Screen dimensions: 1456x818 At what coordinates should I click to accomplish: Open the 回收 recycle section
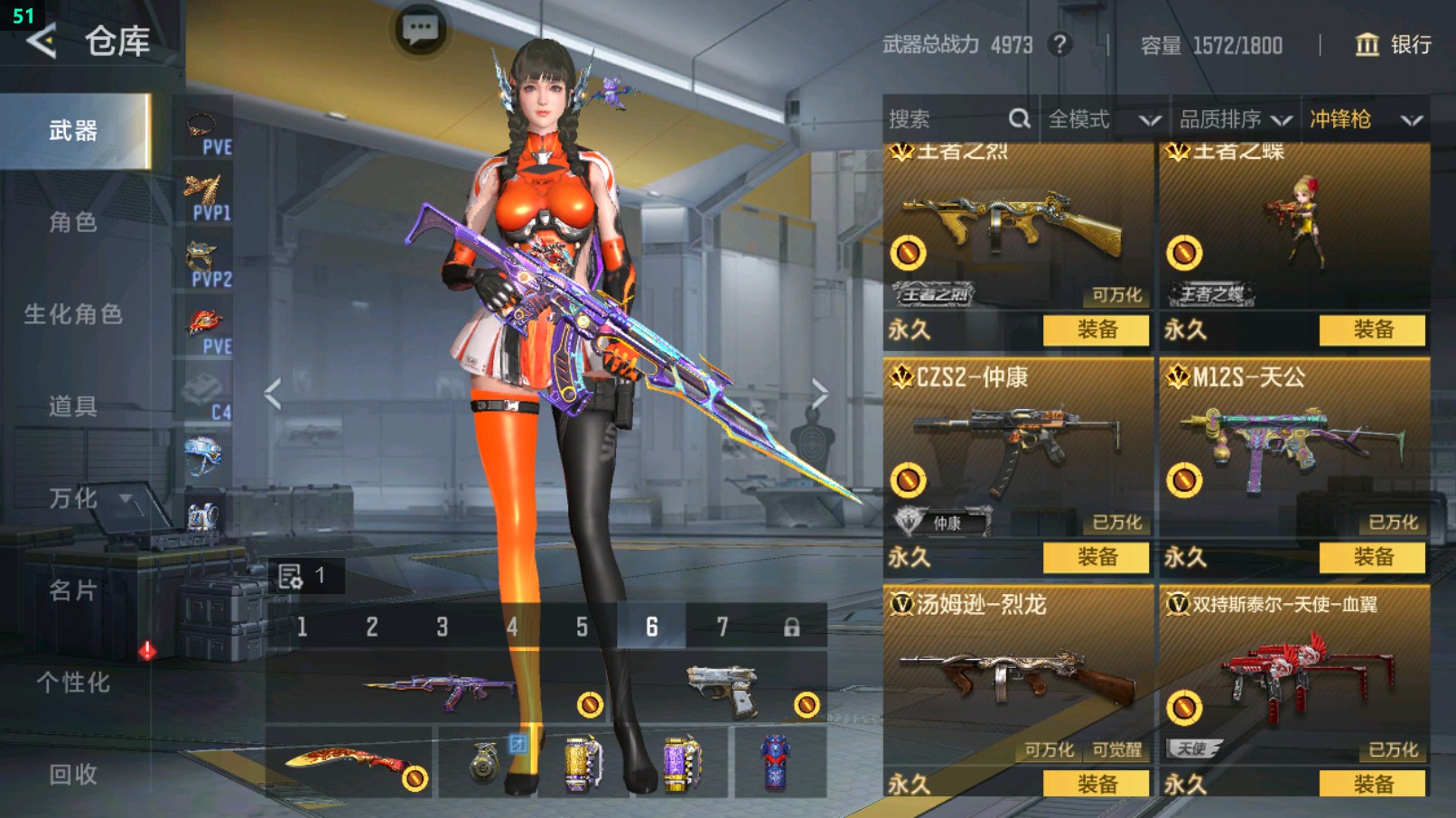[73, 775]
